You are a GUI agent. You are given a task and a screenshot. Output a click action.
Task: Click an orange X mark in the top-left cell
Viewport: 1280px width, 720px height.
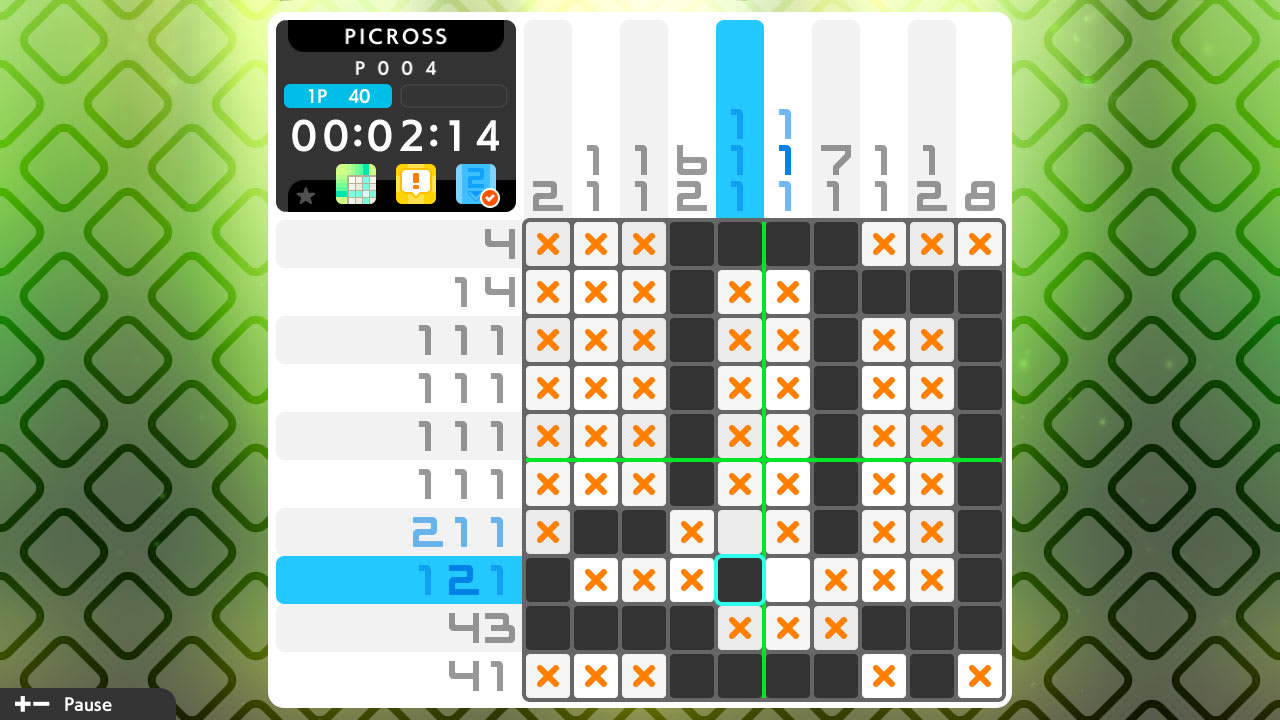548,243
